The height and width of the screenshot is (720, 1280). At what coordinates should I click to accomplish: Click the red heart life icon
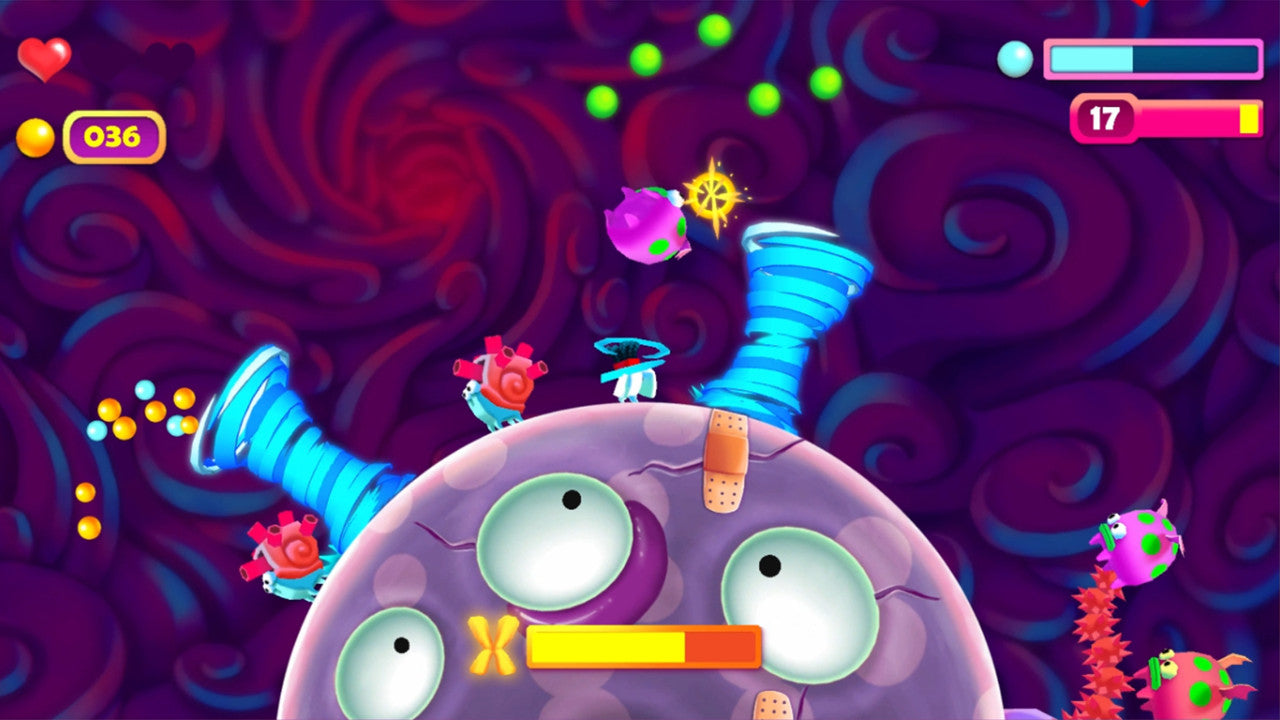coord(44,59)
